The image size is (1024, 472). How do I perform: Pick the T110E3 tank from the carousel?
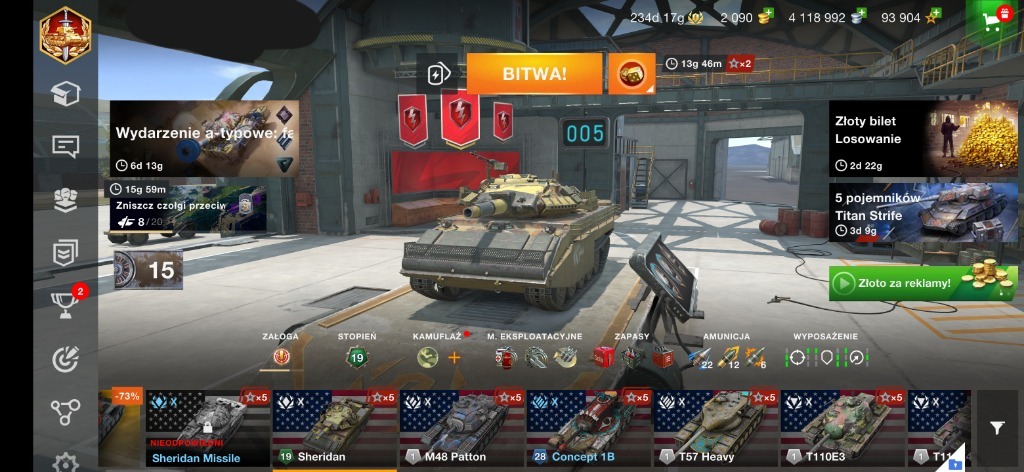tap(843, 428)
